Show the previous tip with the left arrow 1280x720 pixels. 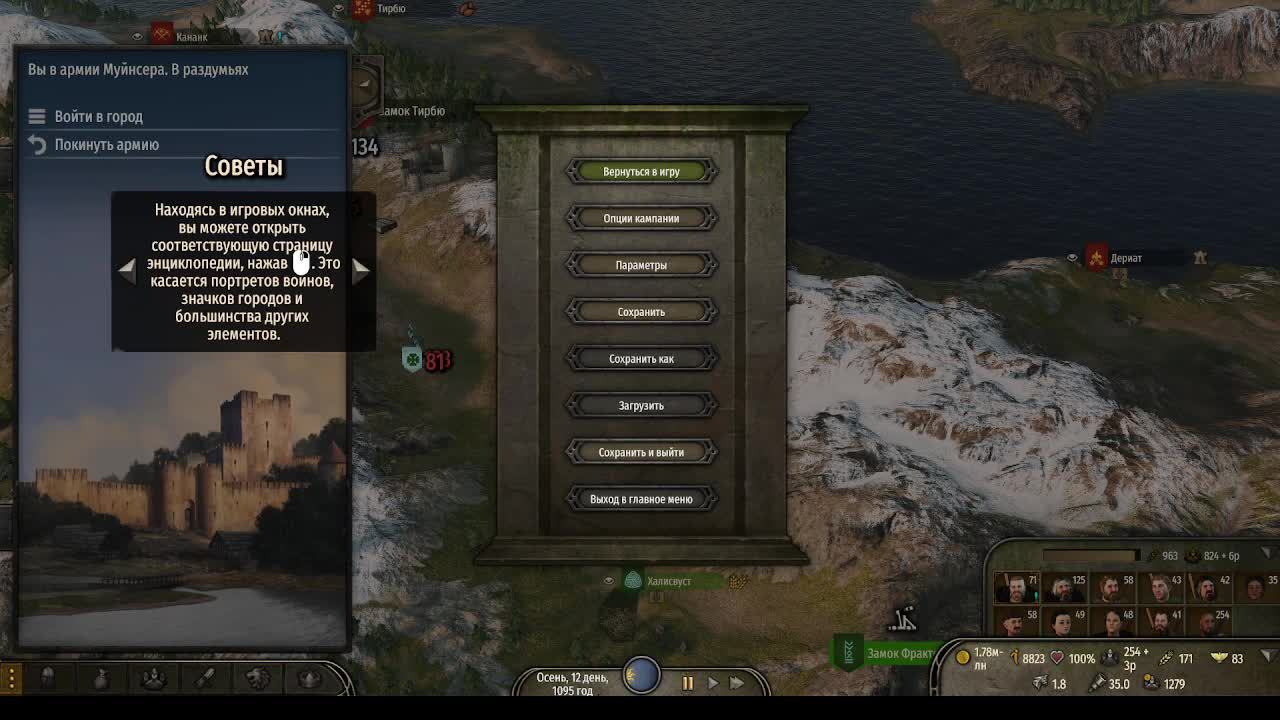click(125, 268)
